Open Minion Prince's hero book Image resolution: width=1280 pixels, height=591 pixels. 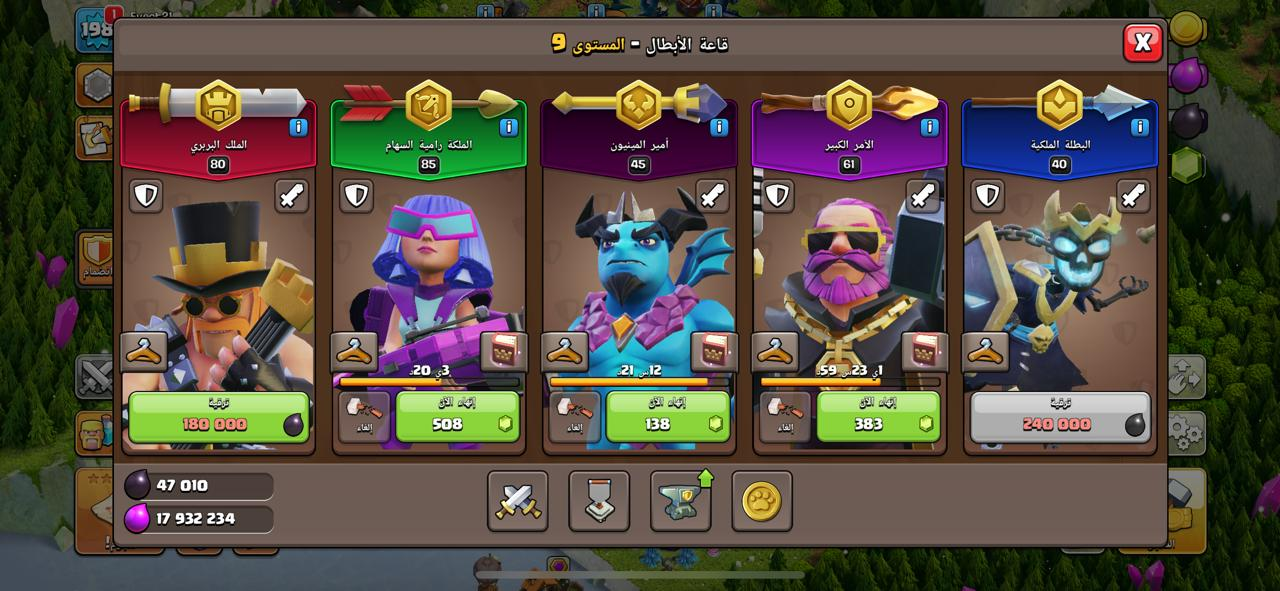(714, 352)
